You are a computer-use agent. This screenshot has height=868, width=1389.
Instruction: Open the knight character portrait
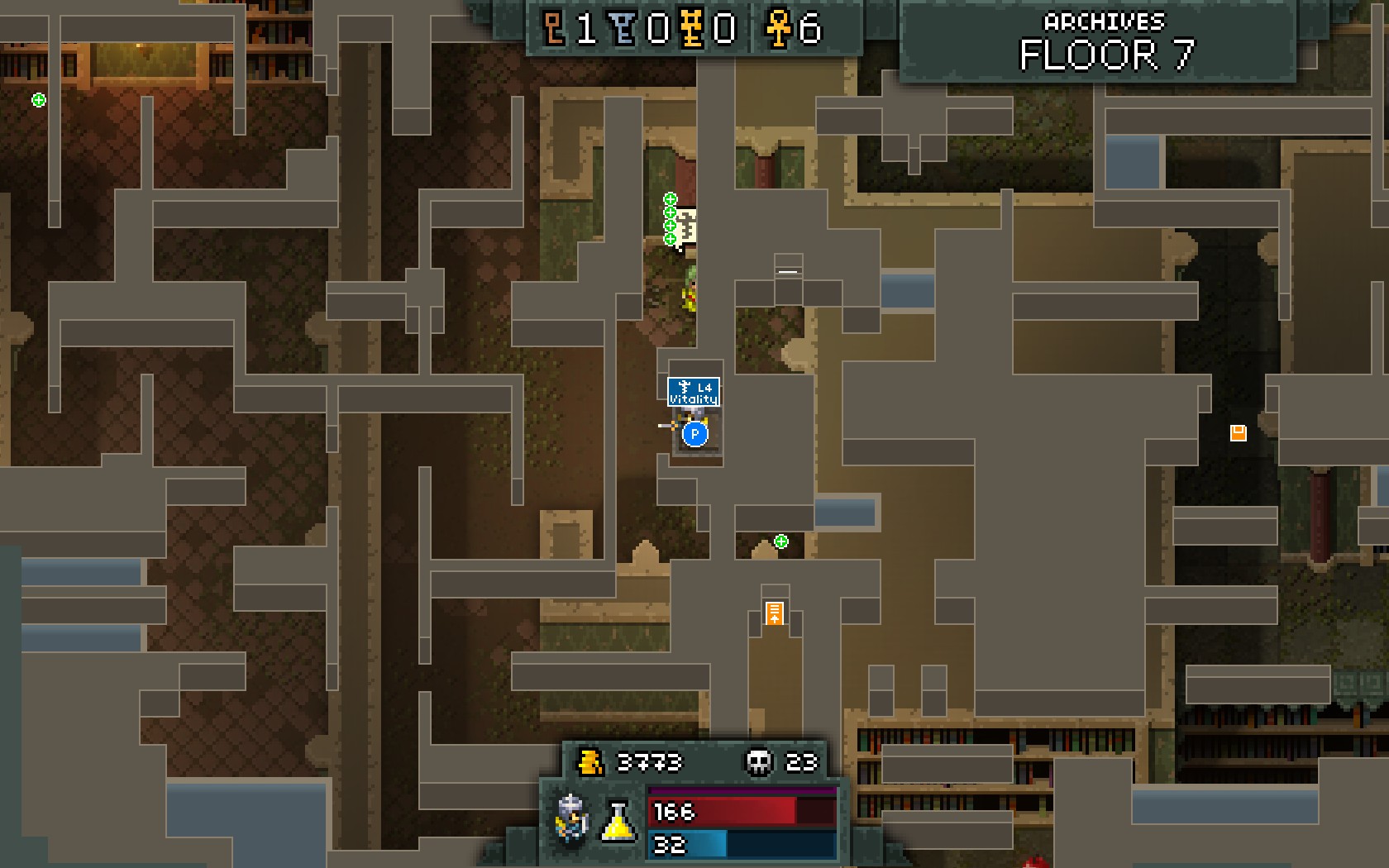(572, 818)
